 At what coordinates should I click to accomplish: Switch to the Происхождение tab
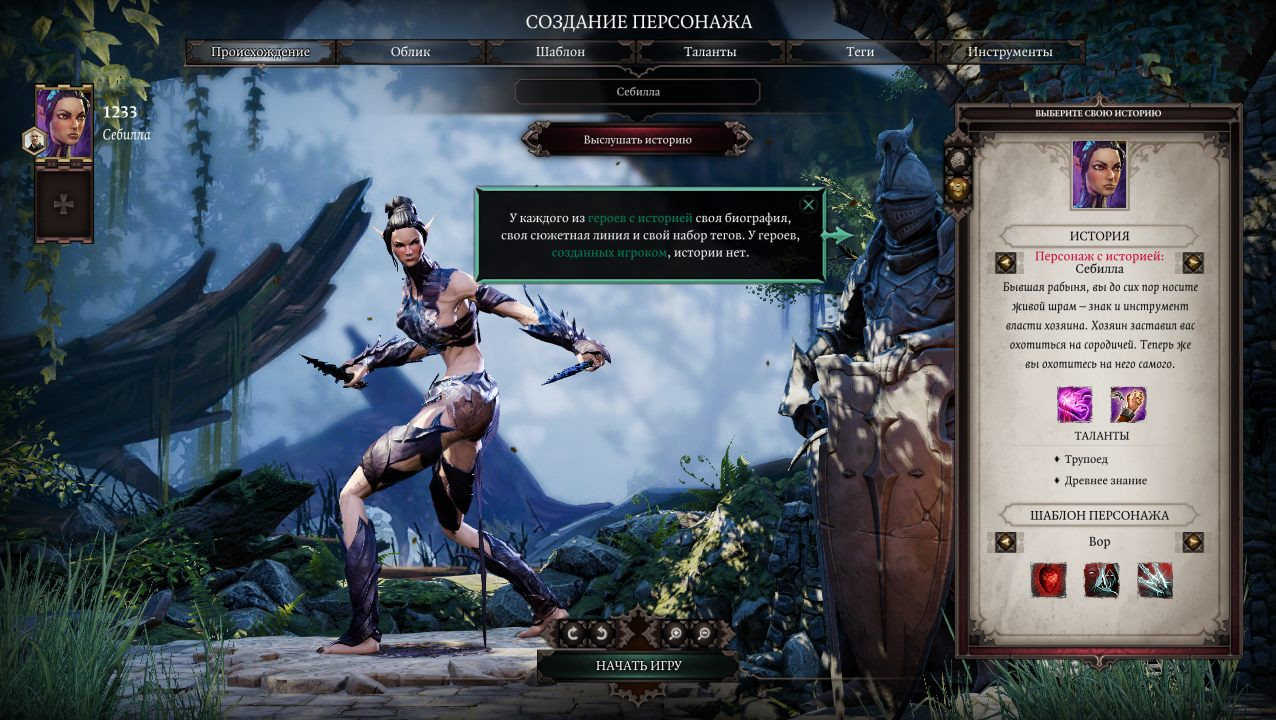point(260,52)
